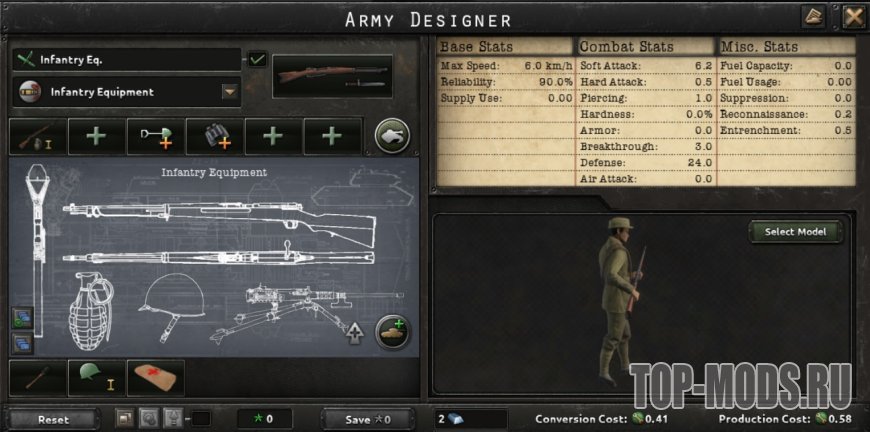
Task: Click the folded papers icon beside close
Action: 814,17
